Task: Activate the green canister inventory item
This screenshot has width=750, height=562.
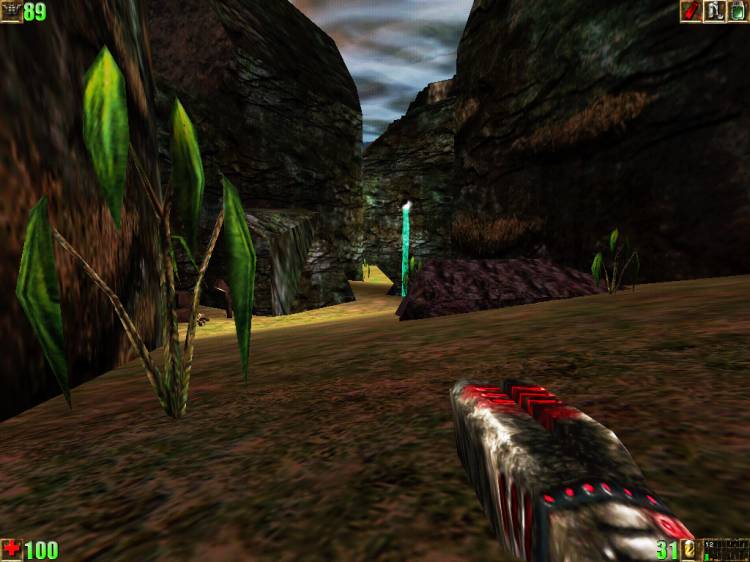Action: click(x=737, y=11)
